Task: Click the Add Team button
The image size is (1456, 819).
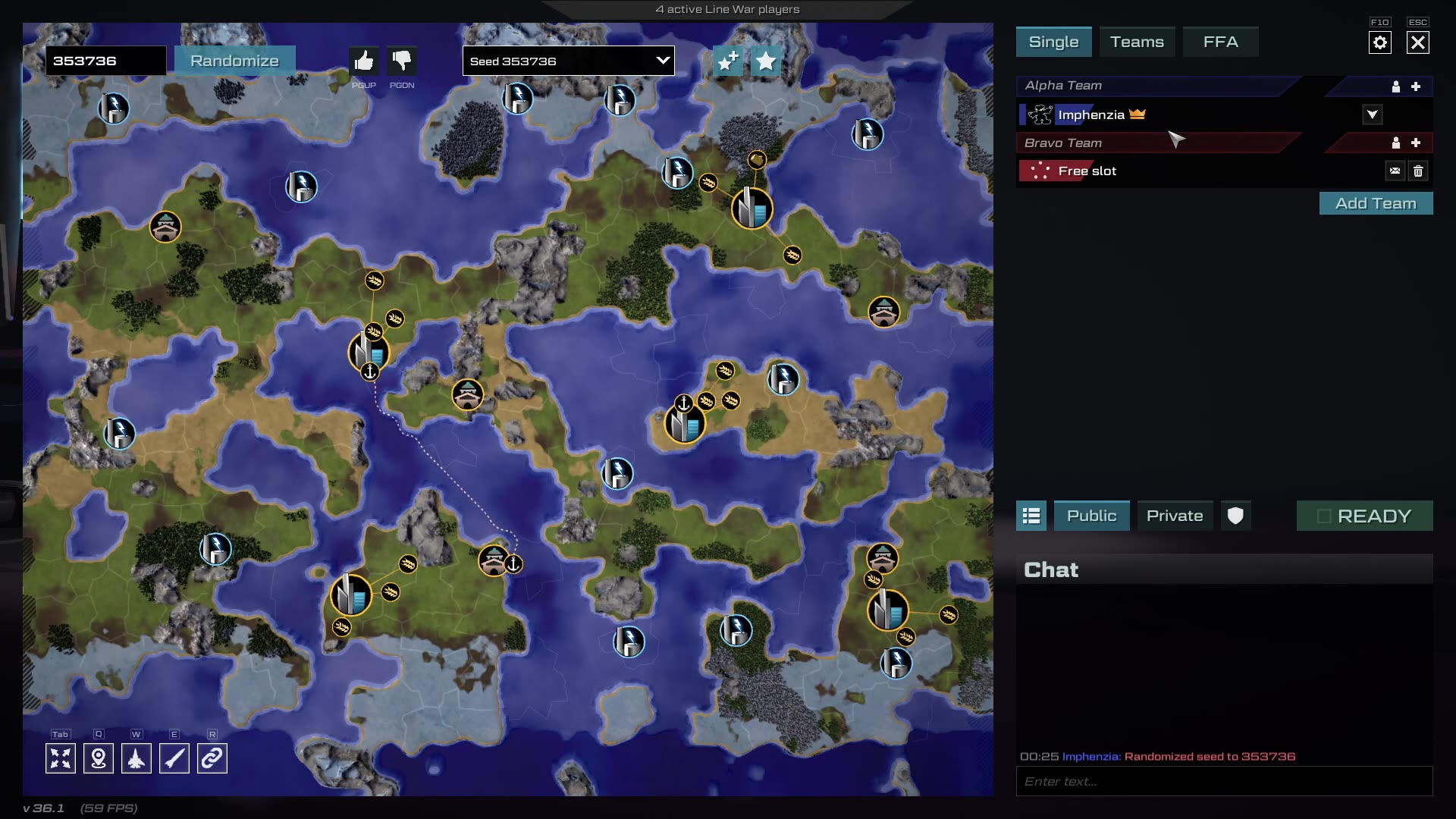Action: [1376, 203]
